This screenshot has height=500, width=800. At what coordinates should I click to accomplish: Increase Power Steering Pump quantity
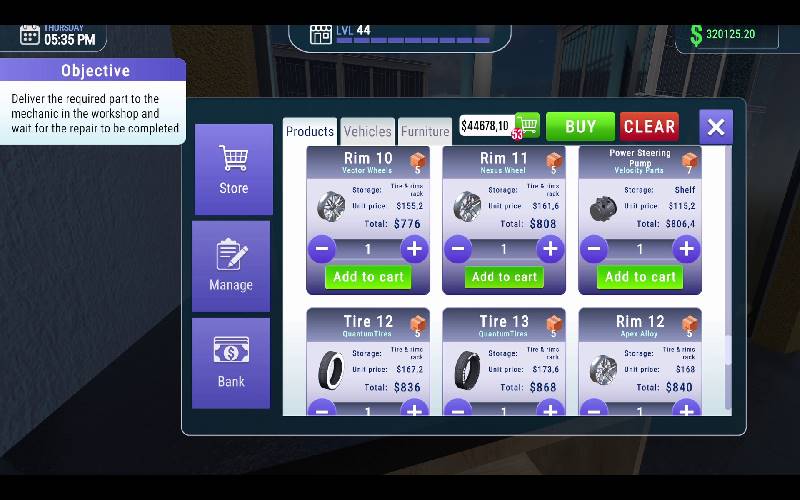coord(685,249)
